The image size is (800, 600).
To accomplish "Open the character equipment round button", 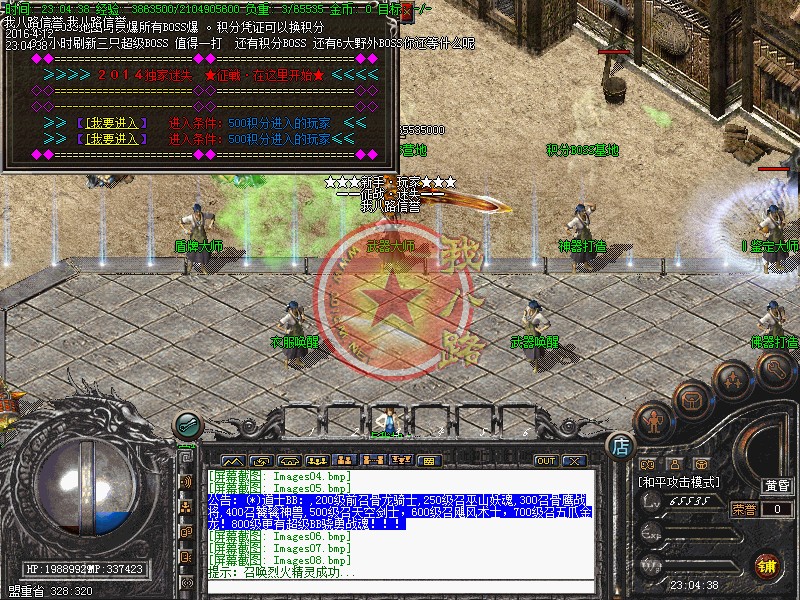I will click(x=653, y=421).
